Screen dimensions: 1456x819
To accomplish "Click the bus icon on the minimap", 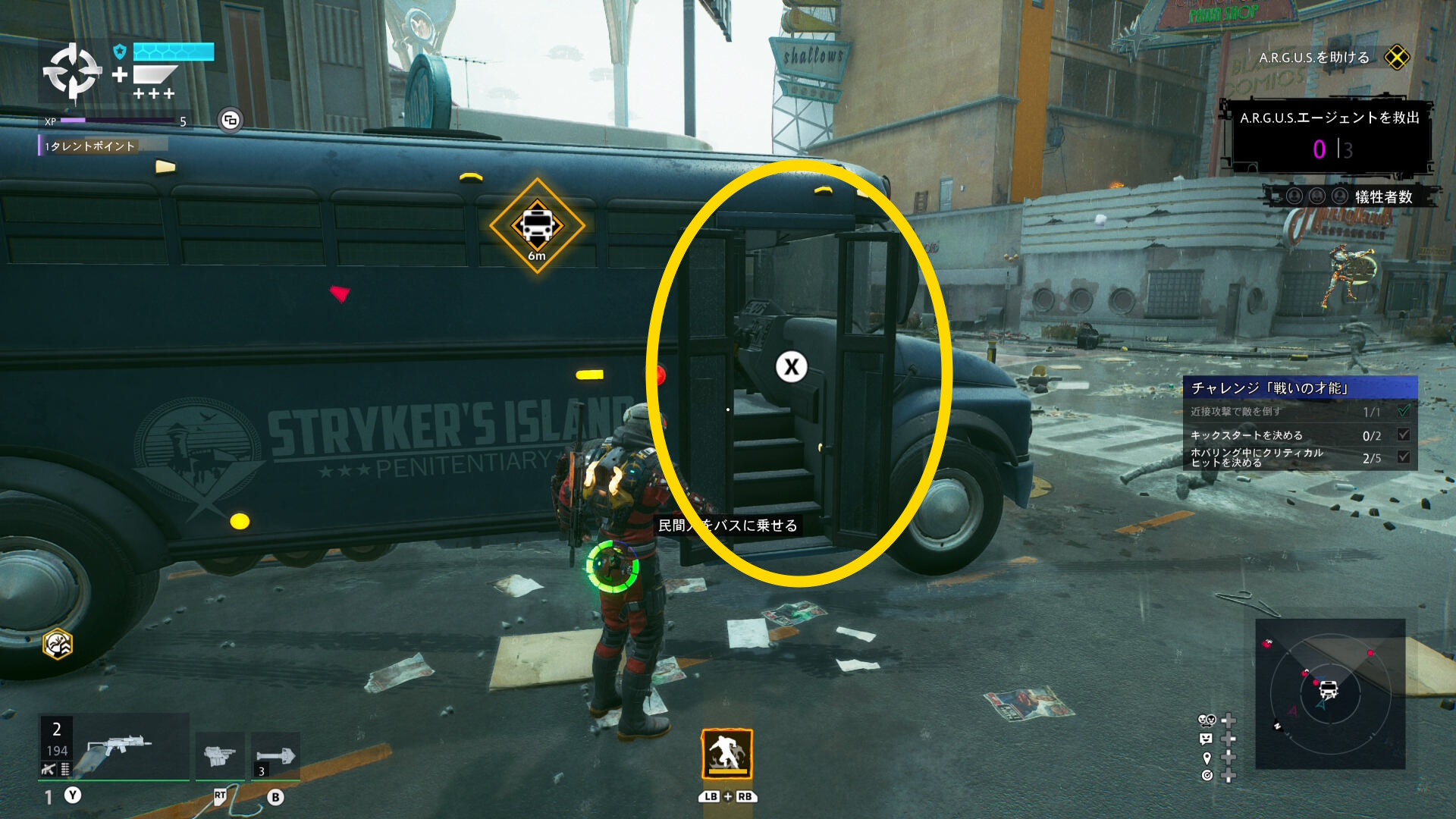I will 1328,689.
